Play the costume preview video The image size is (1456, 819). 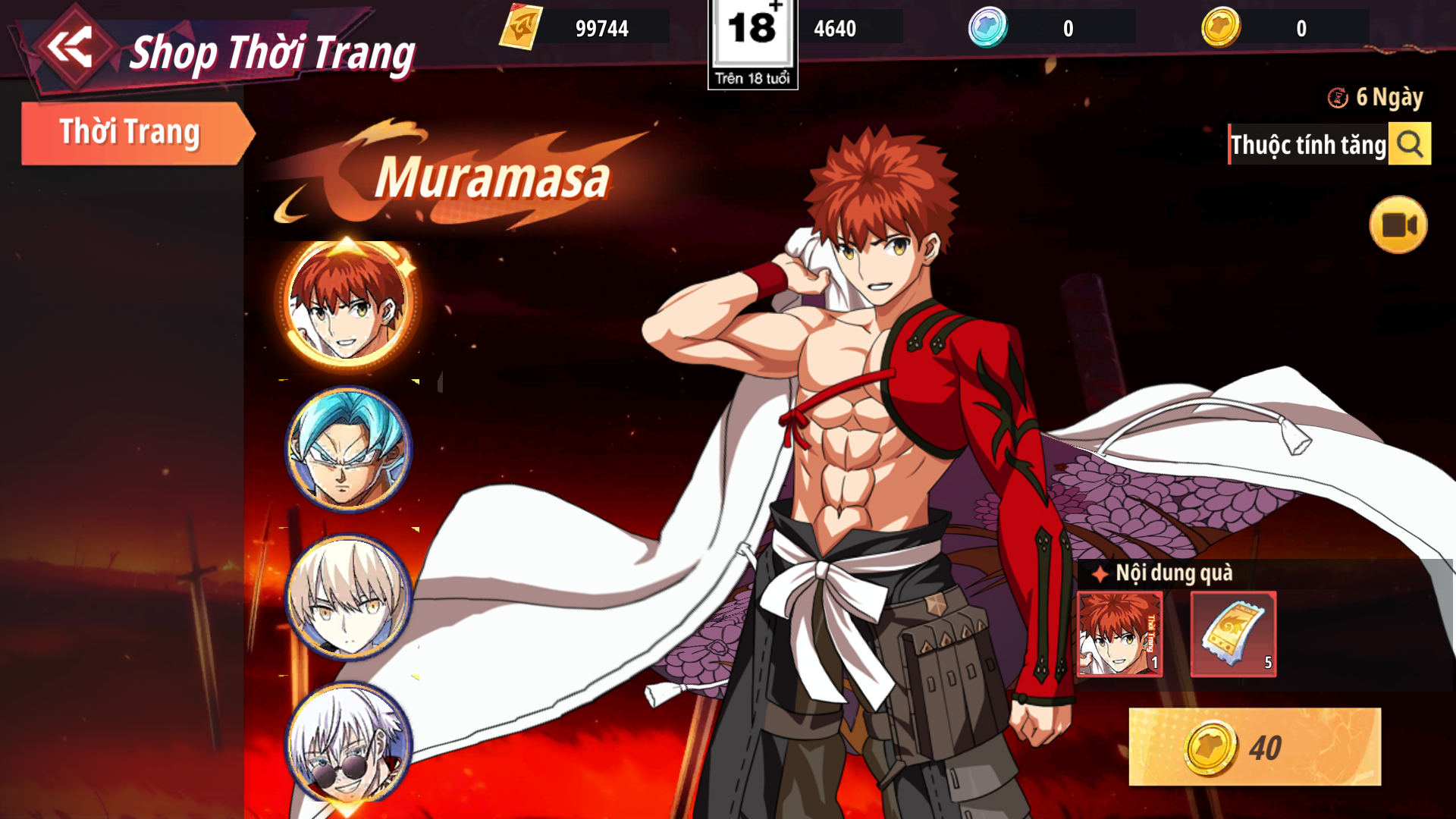[1398, 225]
